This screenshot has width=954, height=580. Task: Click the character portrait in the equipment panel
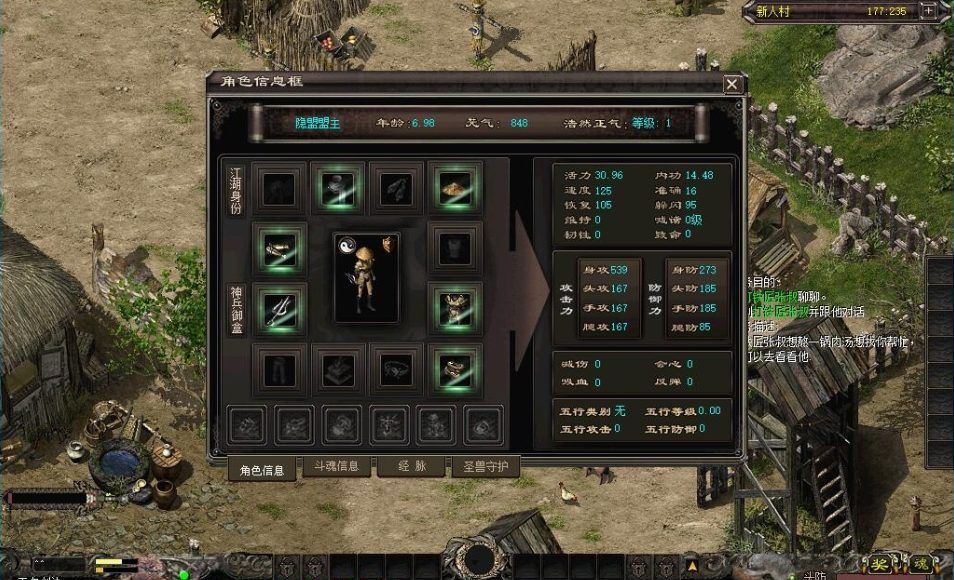click(x=366, y=277)
